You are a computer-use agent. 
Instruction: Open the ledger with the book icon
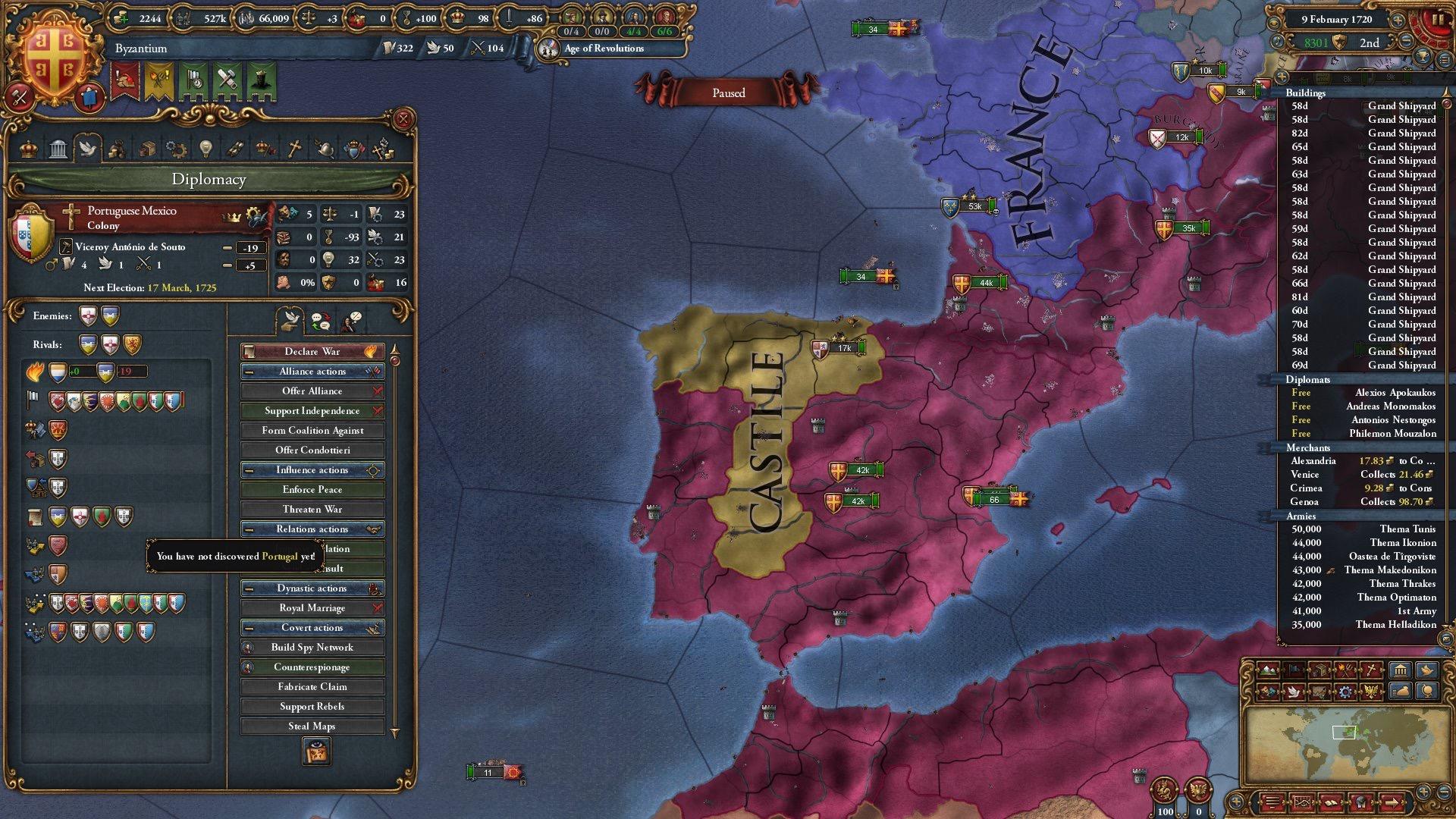(1332, 802)
